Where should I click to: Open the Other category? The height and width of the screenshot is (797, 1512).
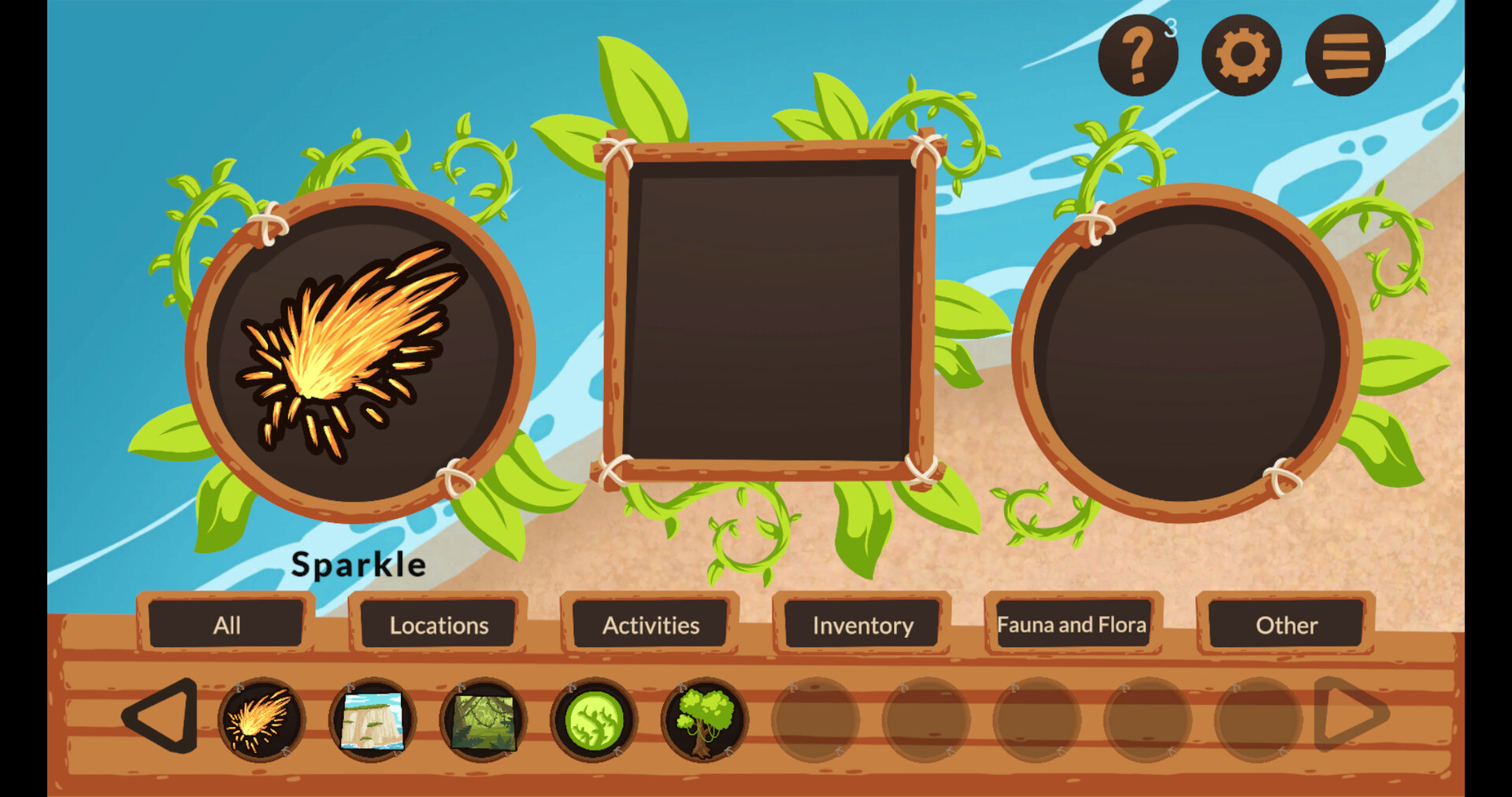pos(1287,625)
